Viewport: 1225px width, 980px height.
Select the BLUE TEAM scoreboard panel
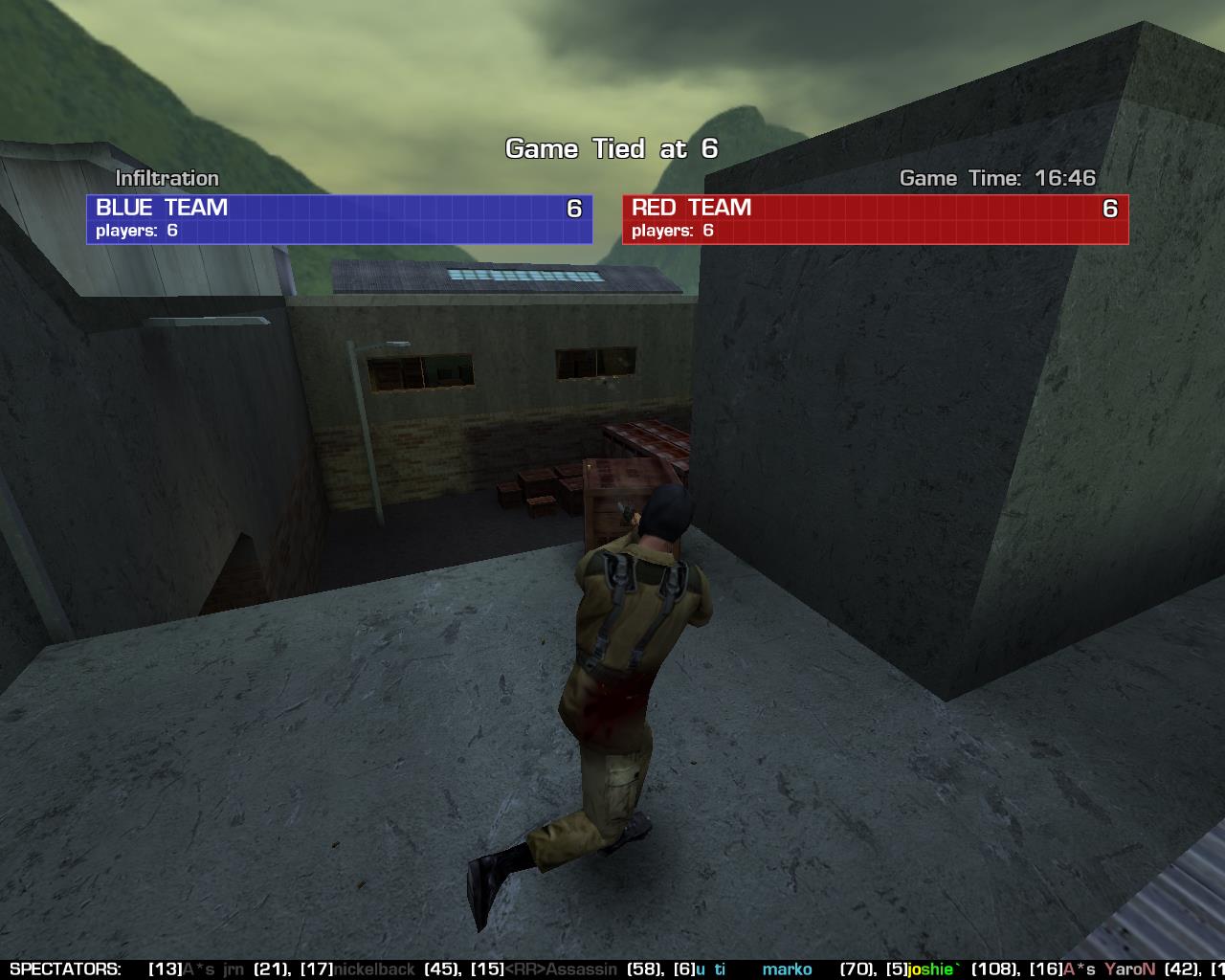339,219
